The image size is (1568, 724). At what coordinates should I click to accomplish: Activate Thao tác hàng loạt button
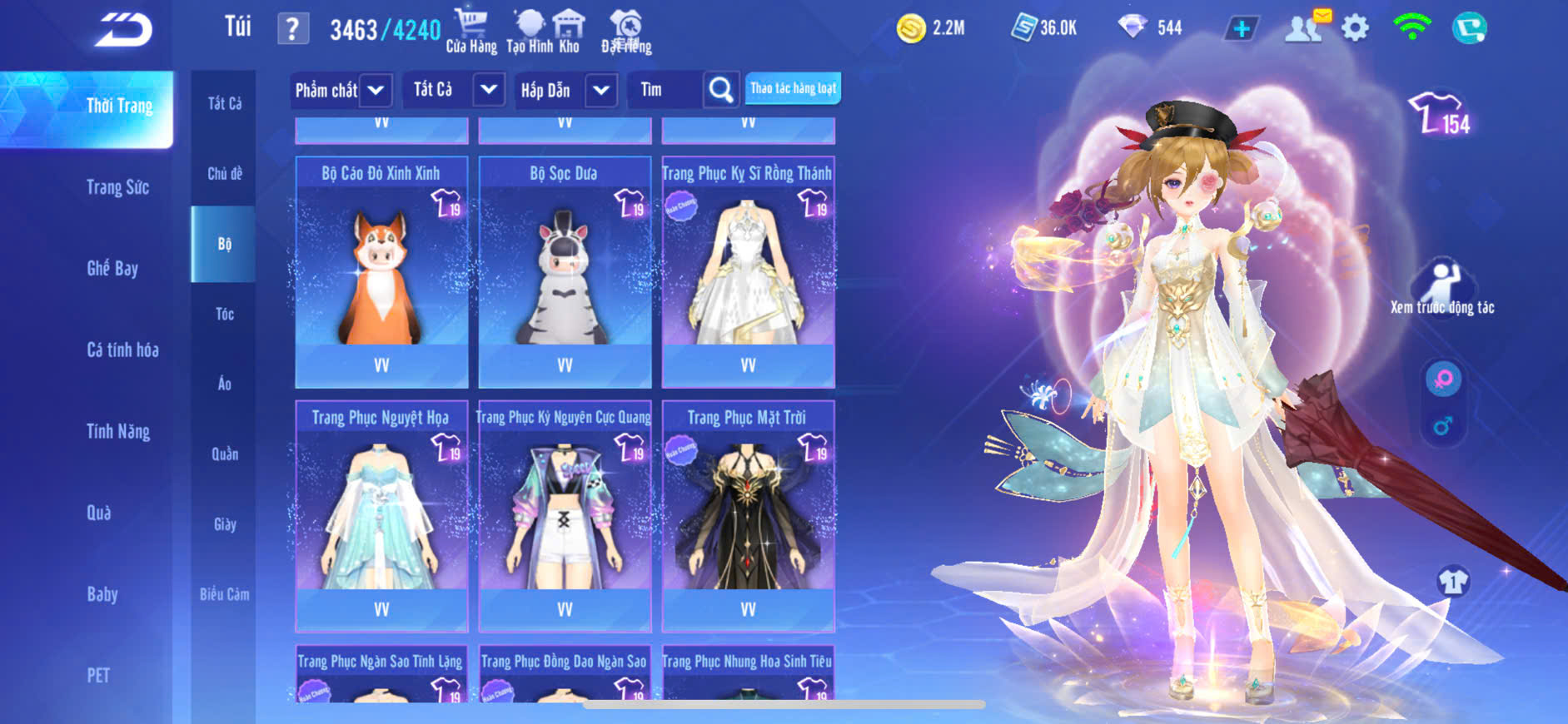pos(793,88)
